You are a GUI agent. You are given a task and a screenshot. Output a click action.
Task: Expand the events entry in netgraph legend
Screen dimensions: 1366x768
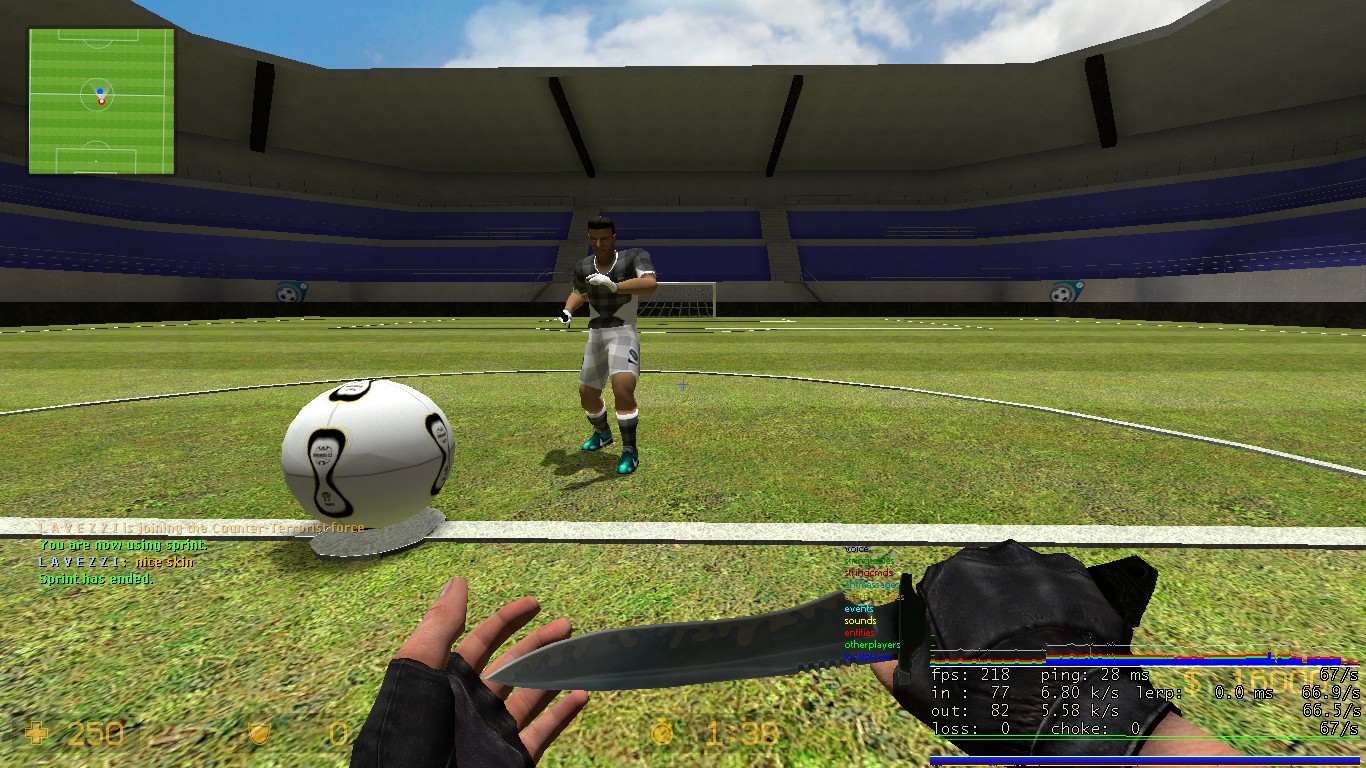coord(859,609)
